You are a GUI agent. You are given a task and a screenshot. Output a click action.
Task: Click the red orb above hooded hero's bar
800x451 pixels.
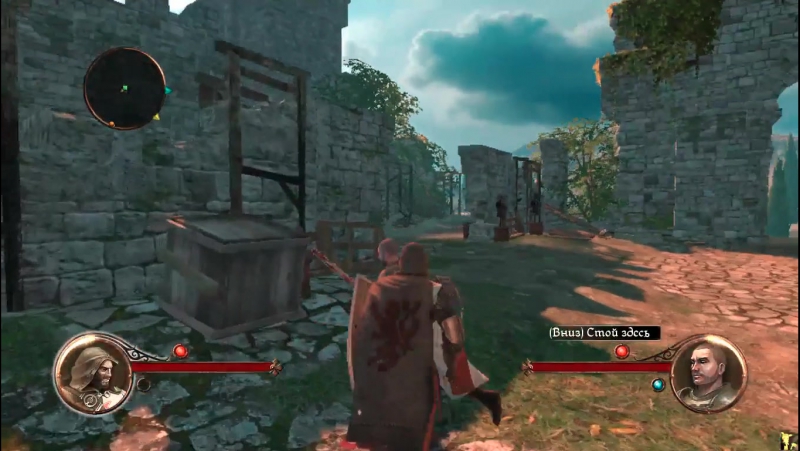pyautogui.click(x=180, y=351)
